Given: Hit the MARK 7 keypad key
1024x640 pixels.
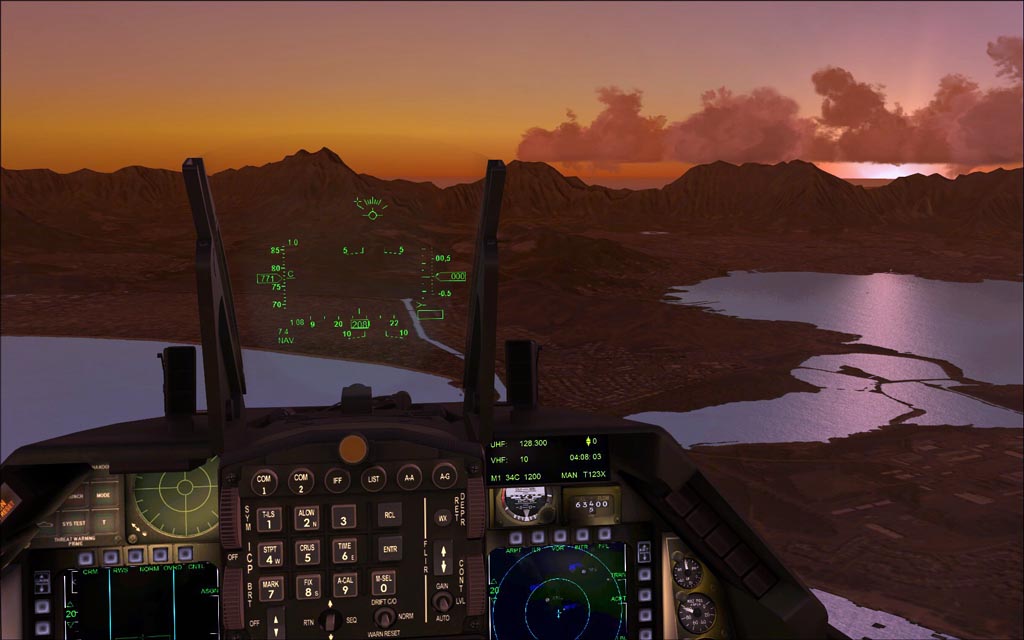Looking at the screenshot, I should coord(271,587).
